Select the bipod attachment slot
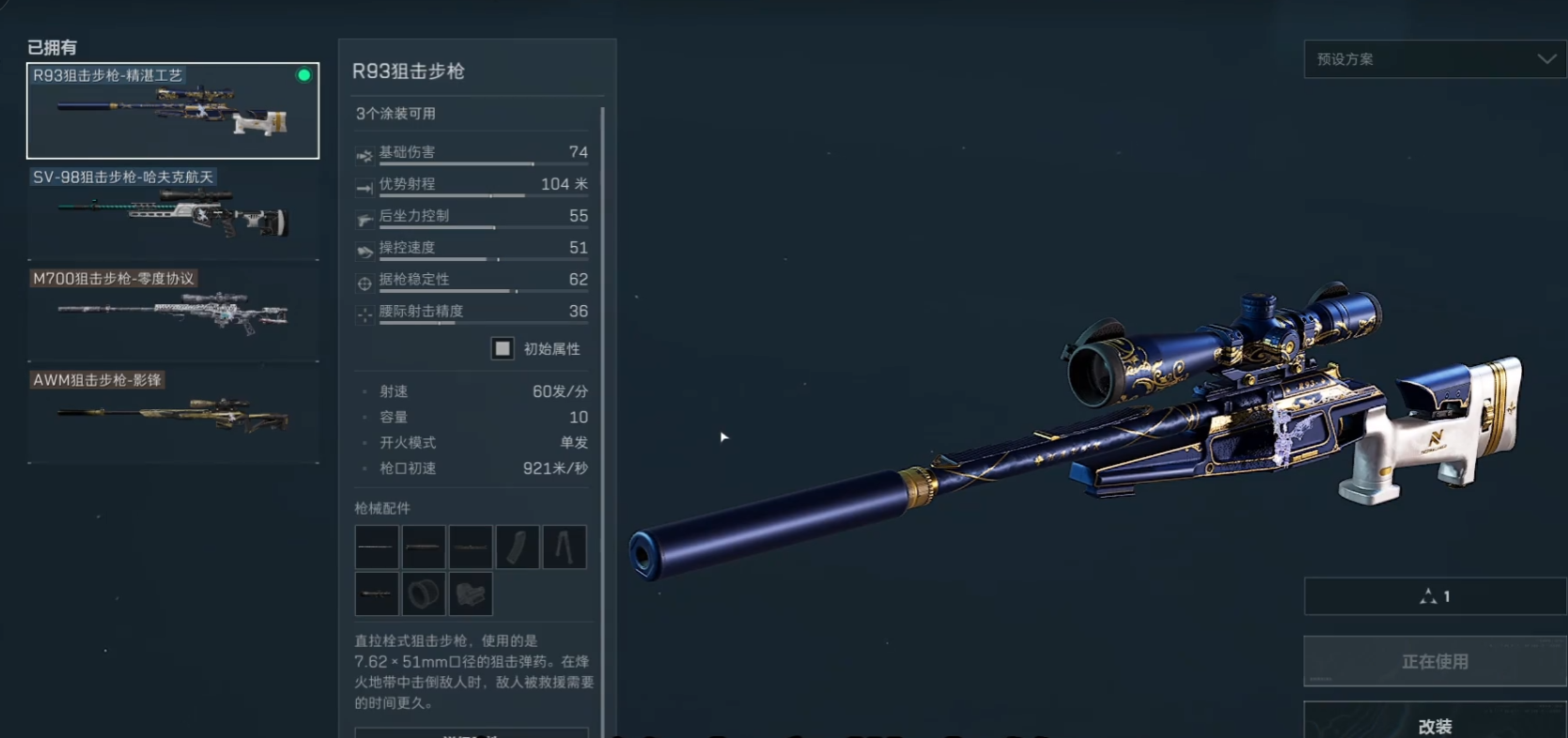Screen dimensions: 1568x738 565,546
